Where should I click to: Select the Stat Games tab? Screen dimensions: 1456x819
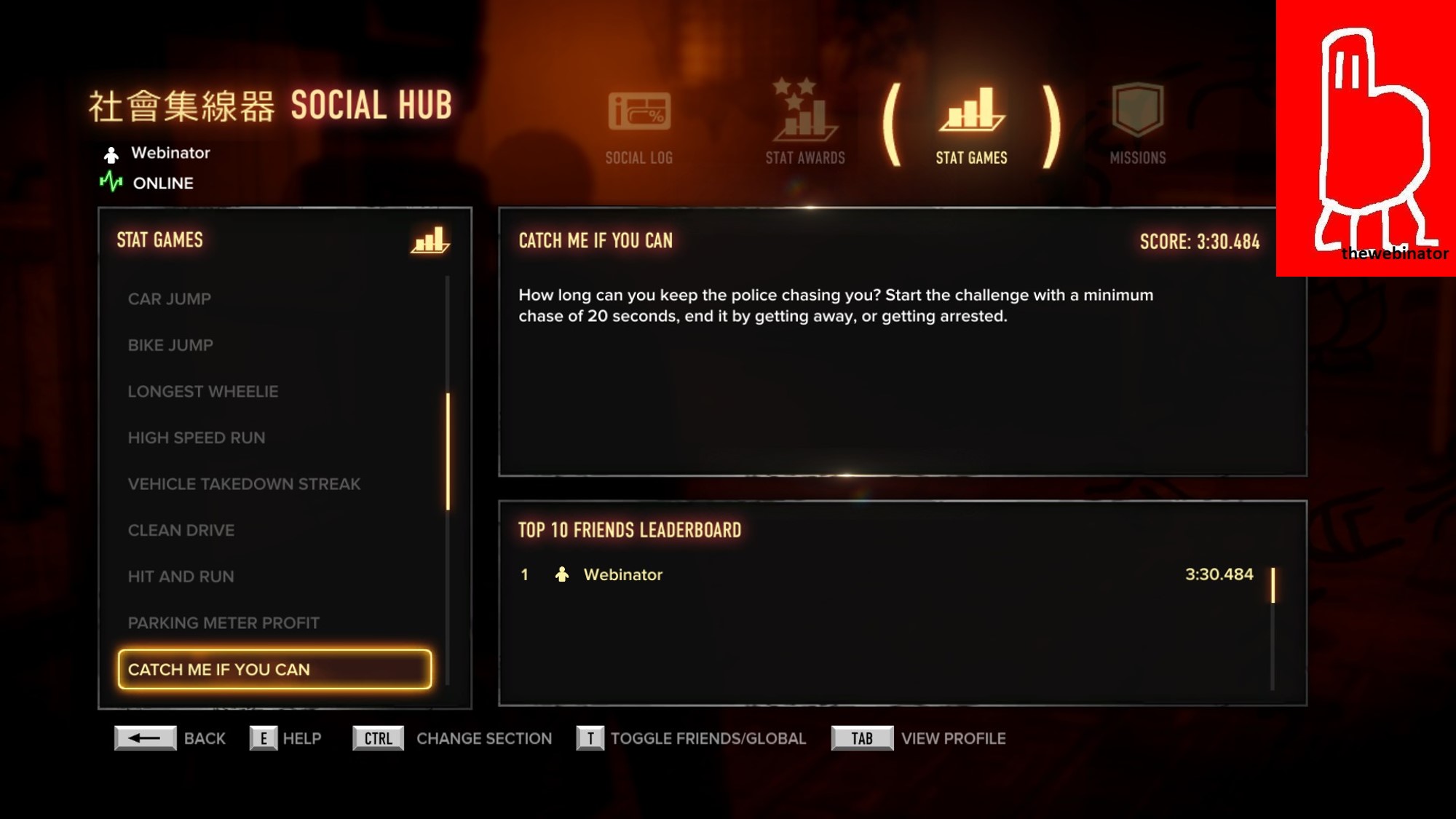click(971, 125)
